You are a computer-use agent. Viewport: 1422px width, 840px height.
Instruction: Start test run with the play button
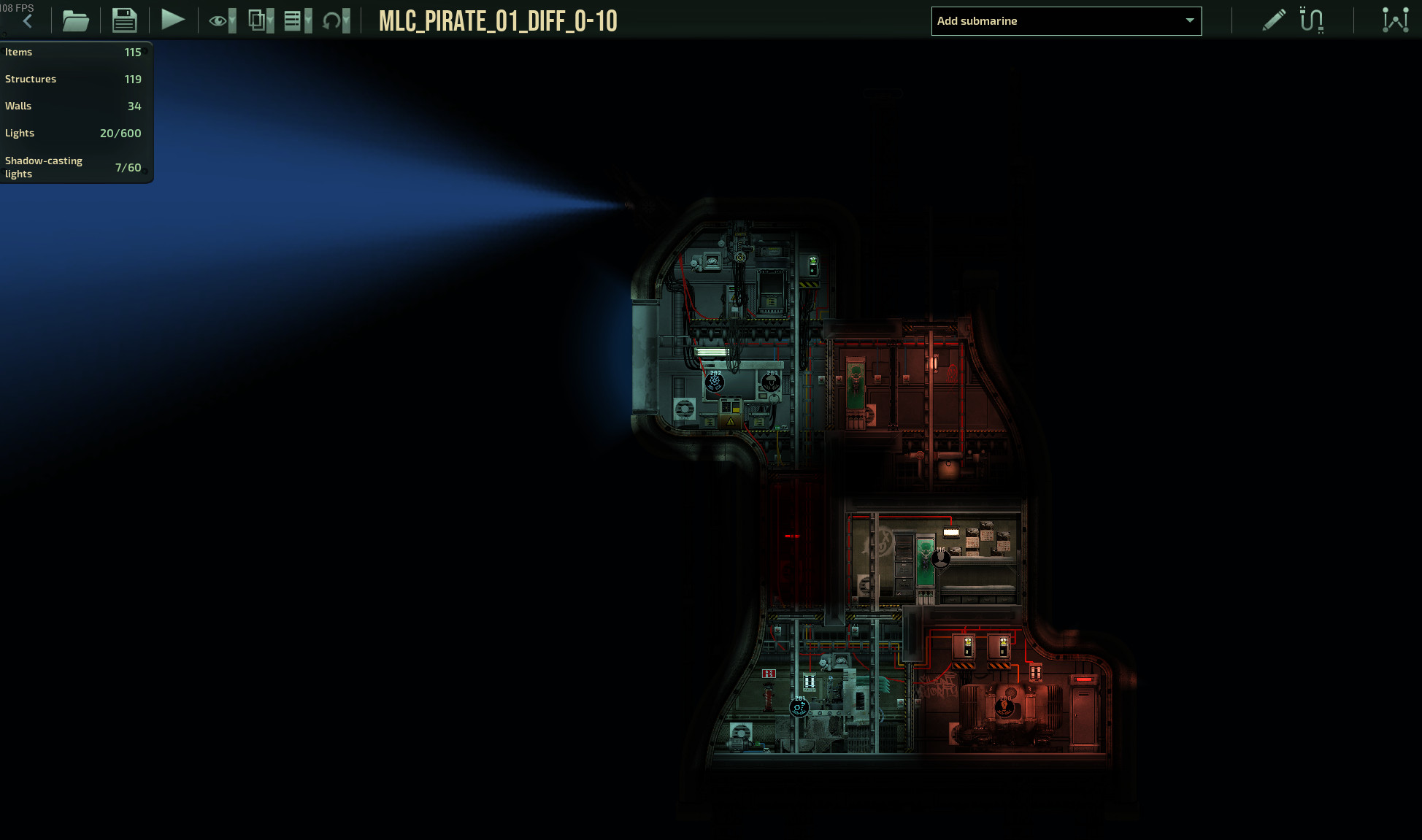click(x=172, y=20)
